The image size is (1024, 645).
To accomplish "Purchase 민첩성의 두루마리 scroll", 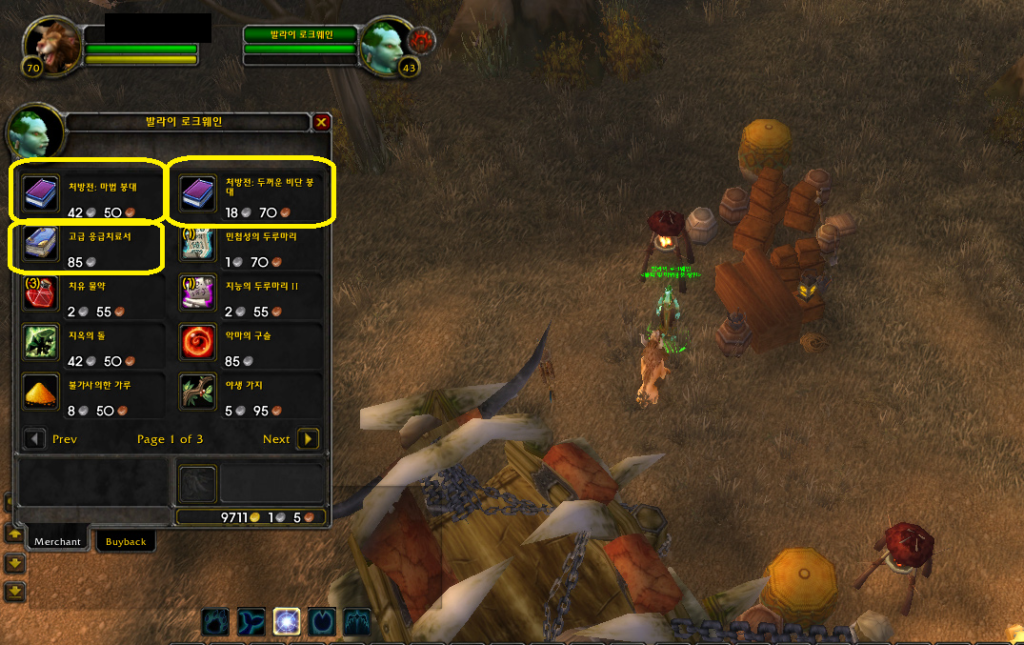I will [x=198, y=243].
